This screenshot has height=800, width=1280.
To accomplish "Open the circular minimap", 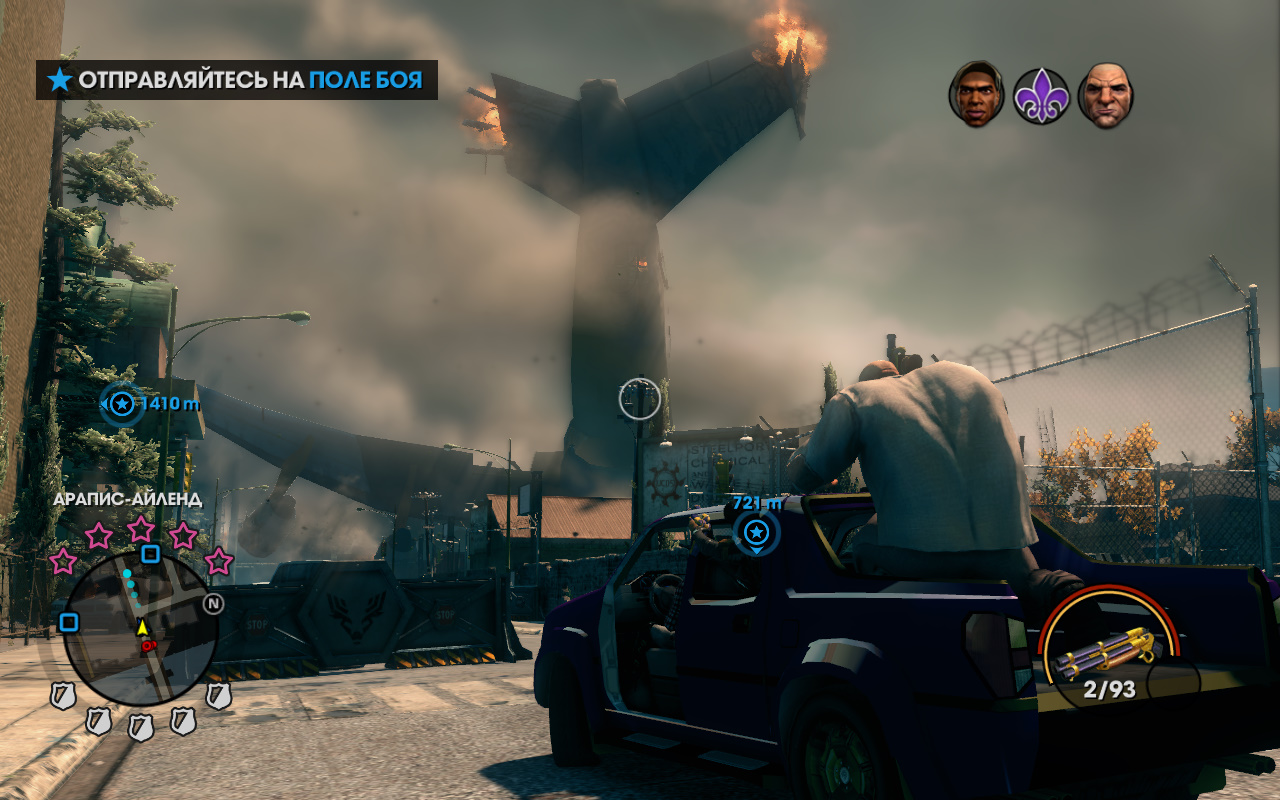I will coord(139,629).
